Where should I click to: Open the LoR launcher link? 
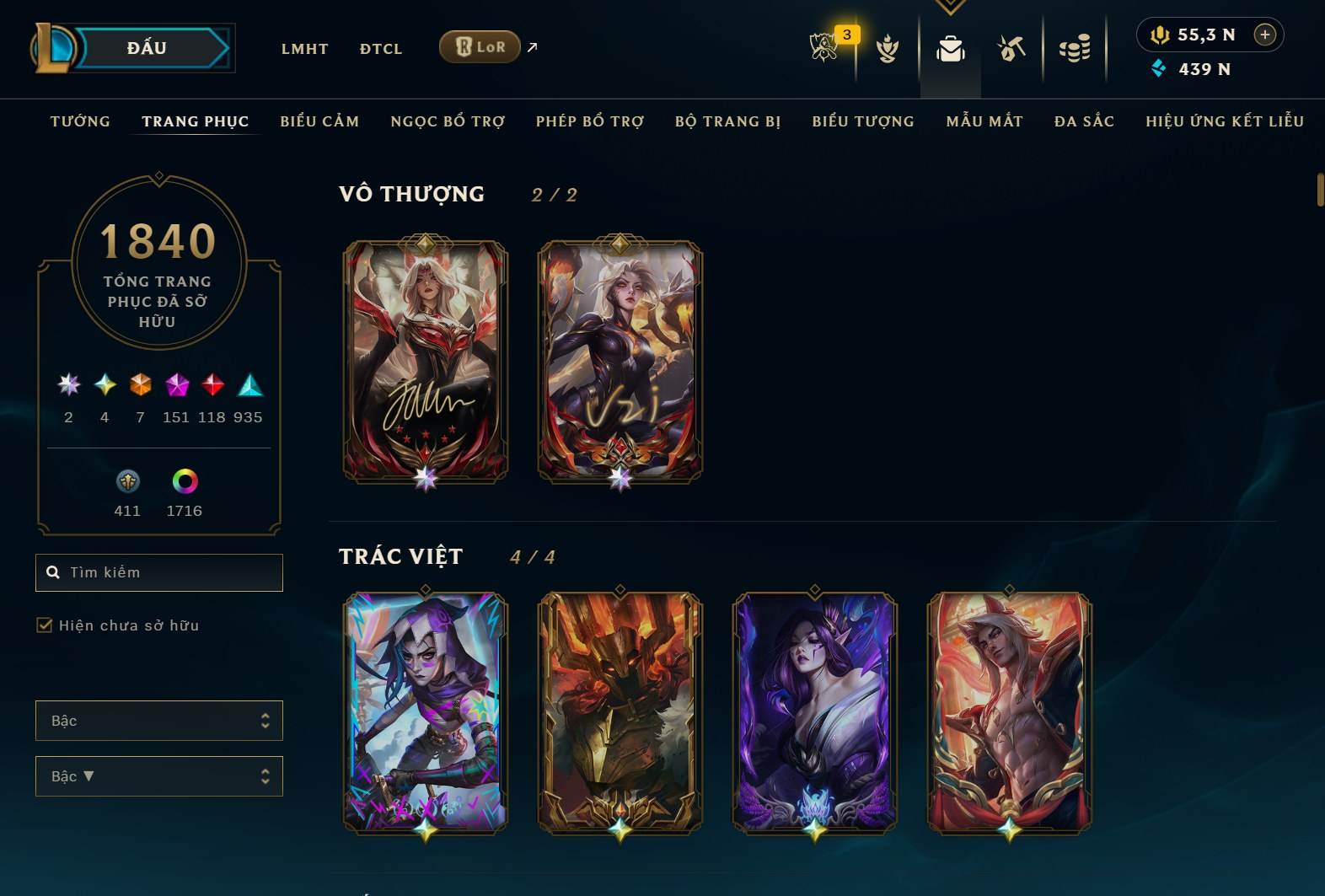point(479,47)
